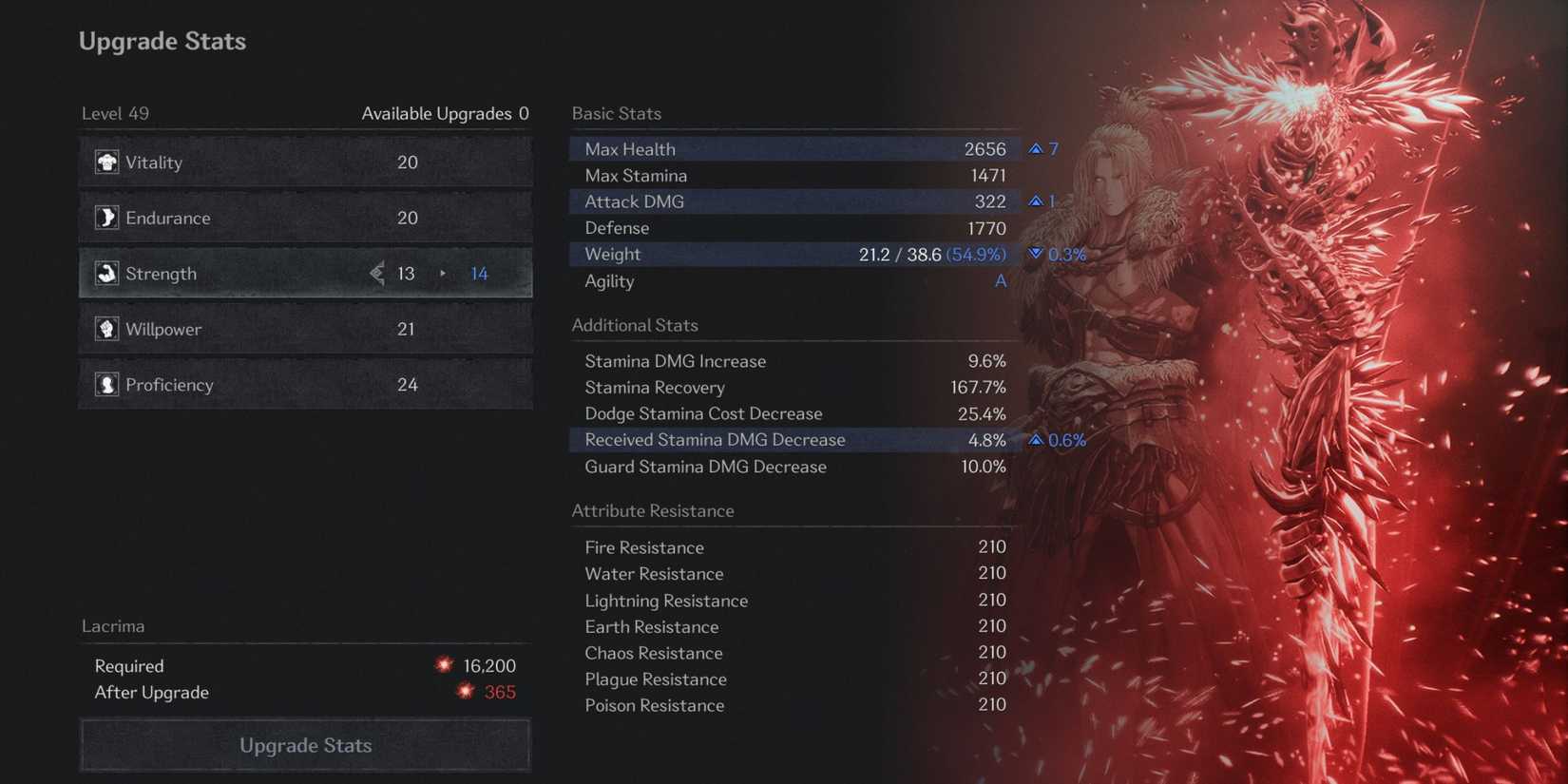Select the Endurance stat icon
The height and width of the screenshot is (784, 1568).
(x=105, y=218)
